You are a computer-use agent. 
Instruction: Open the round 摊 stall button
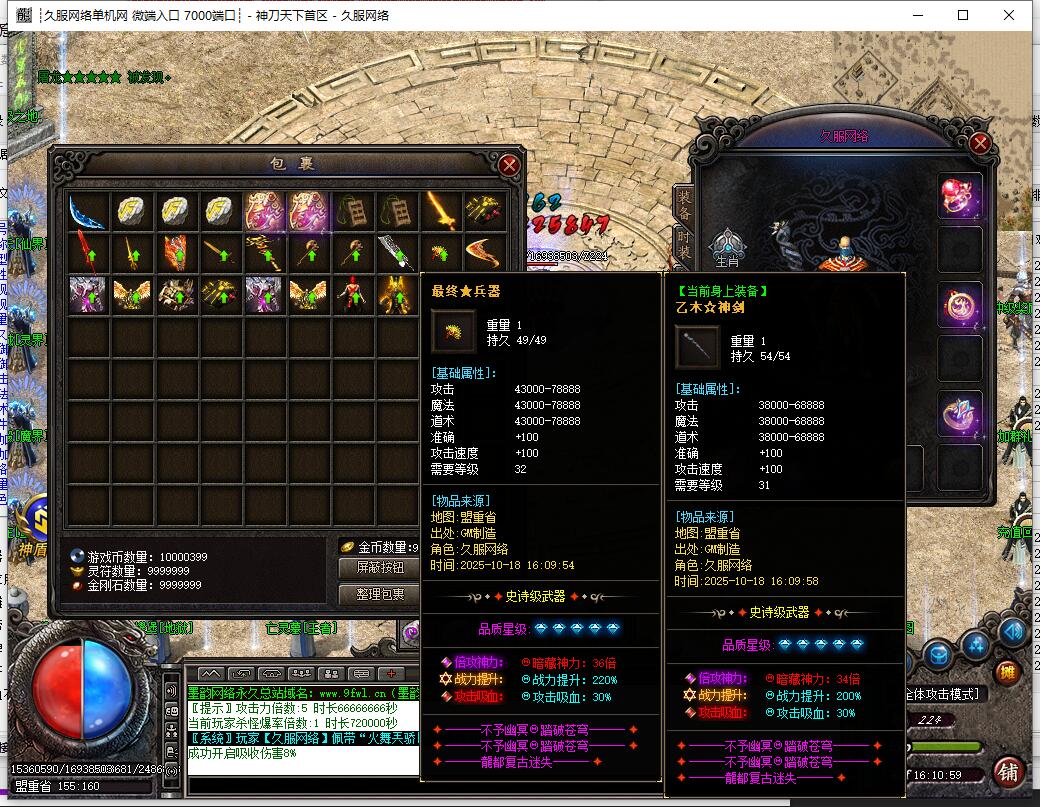tap(1008, 671)
